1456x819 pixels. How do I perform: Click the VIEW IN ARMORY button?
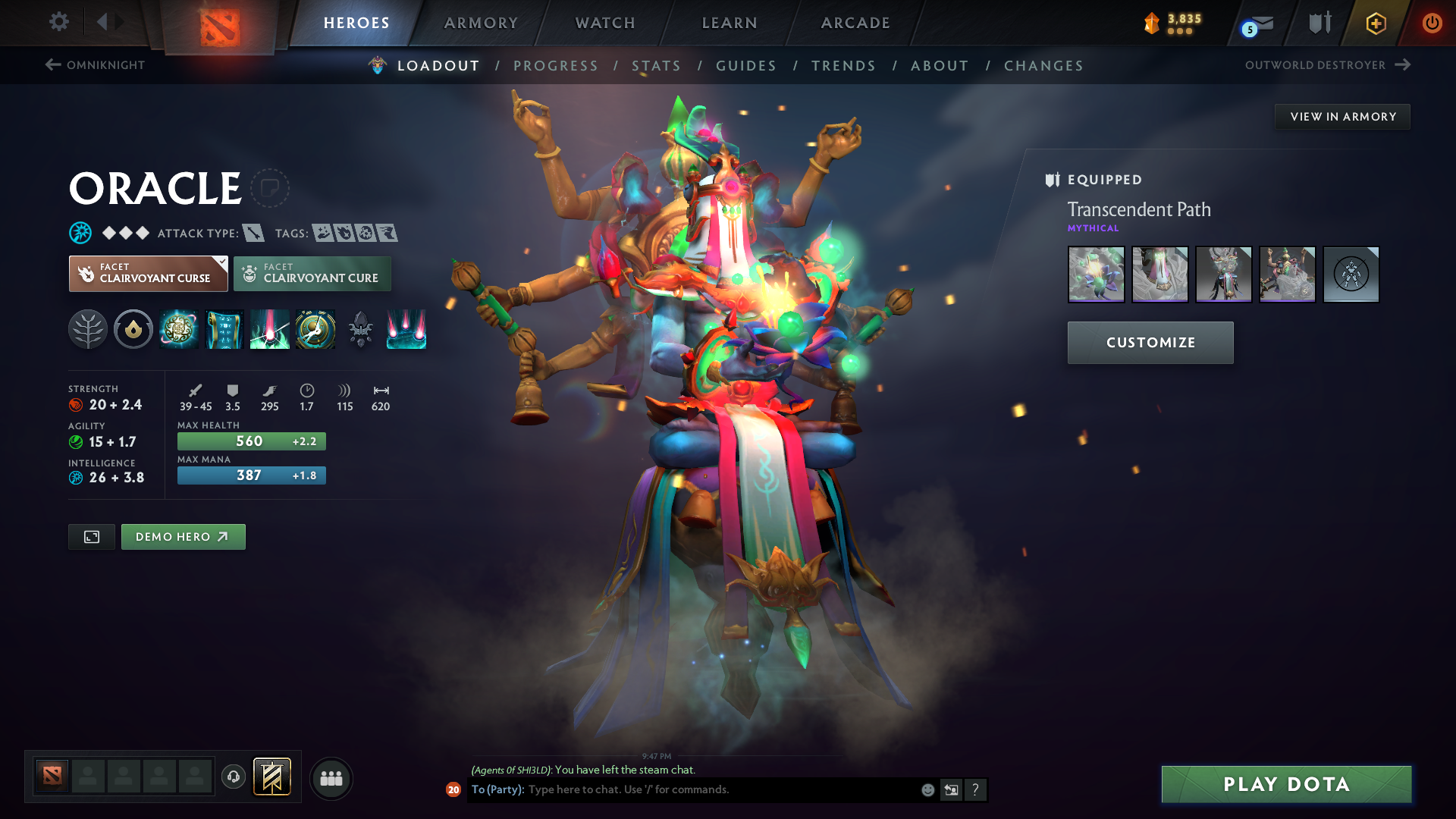point(1342,116)
